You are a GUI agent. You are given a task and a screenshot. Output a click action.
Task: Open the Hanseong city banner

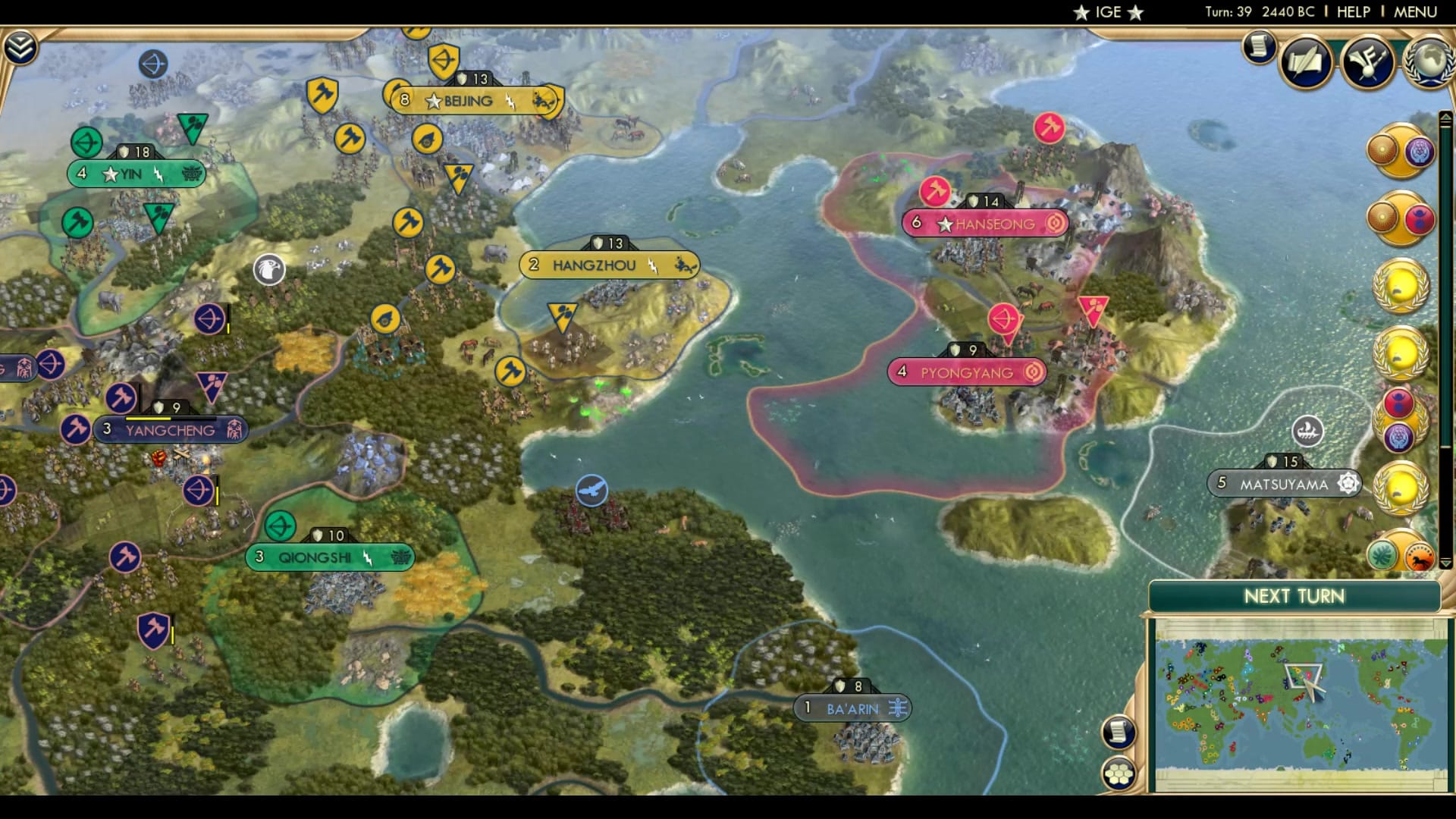pyautogui.click(x=985, y=224)
